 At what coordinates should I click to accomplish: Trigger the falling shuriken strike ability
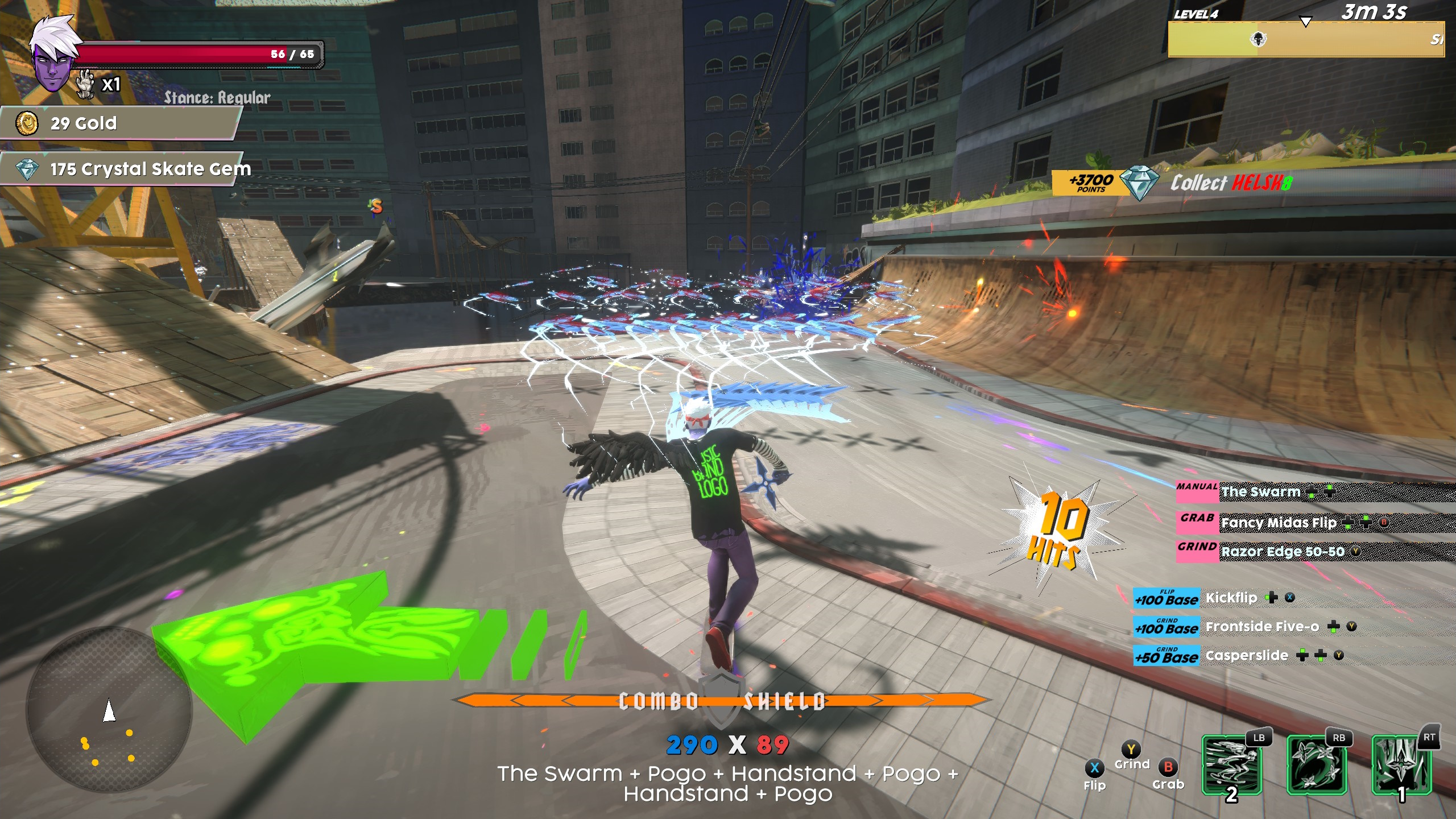coord(1401,765)
